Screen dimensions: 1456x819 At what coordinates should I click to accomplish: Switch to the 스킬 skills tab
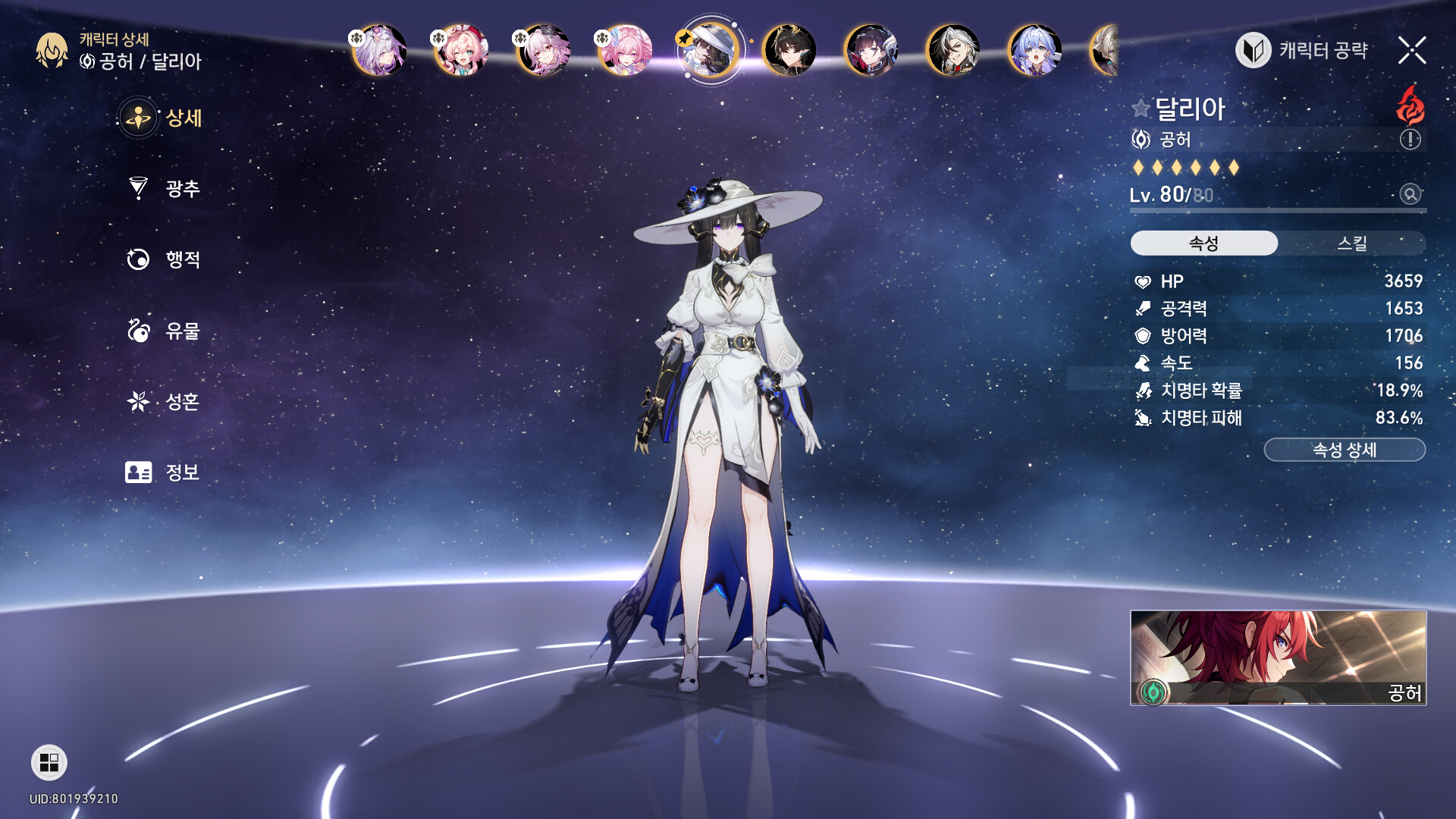[x=1351, y=243]
